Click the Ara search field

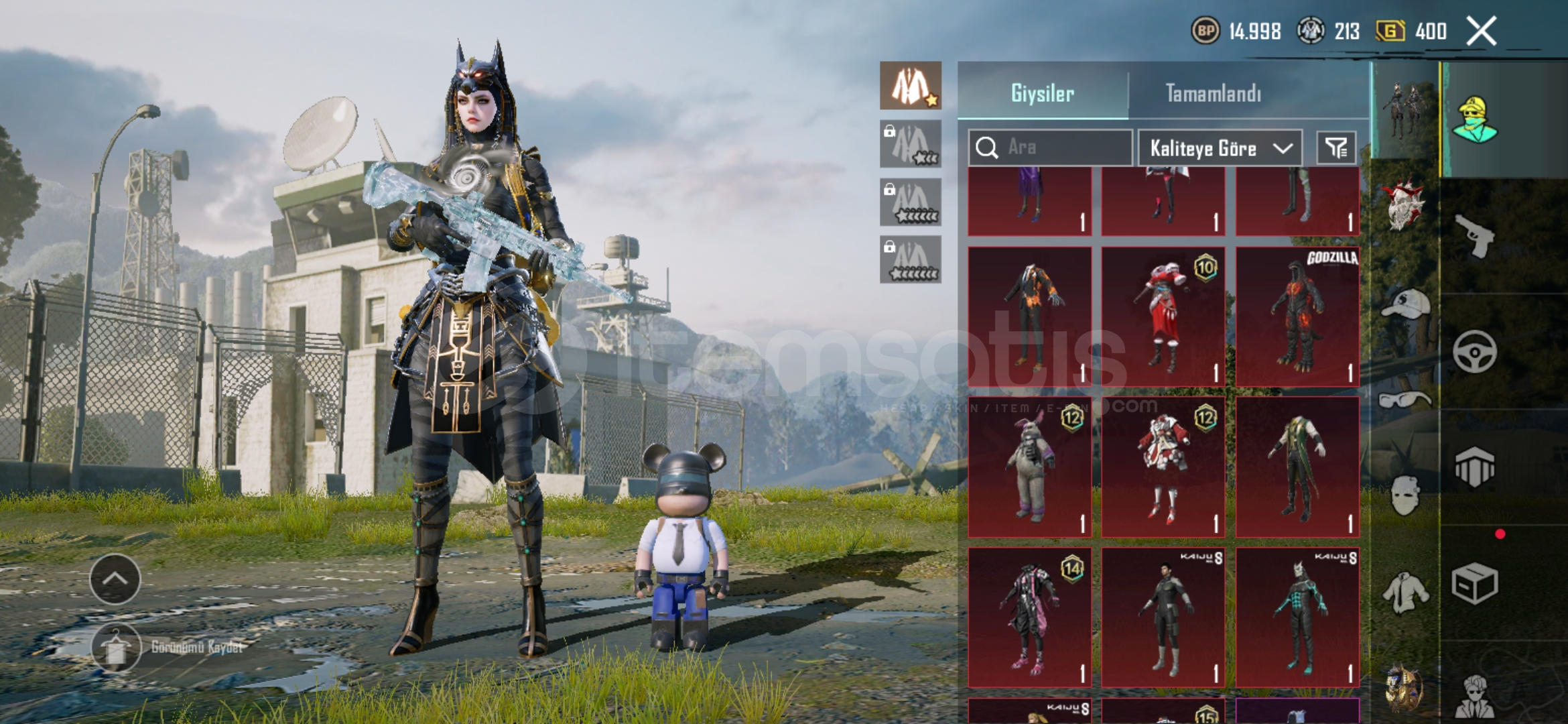click(1050, 147)
